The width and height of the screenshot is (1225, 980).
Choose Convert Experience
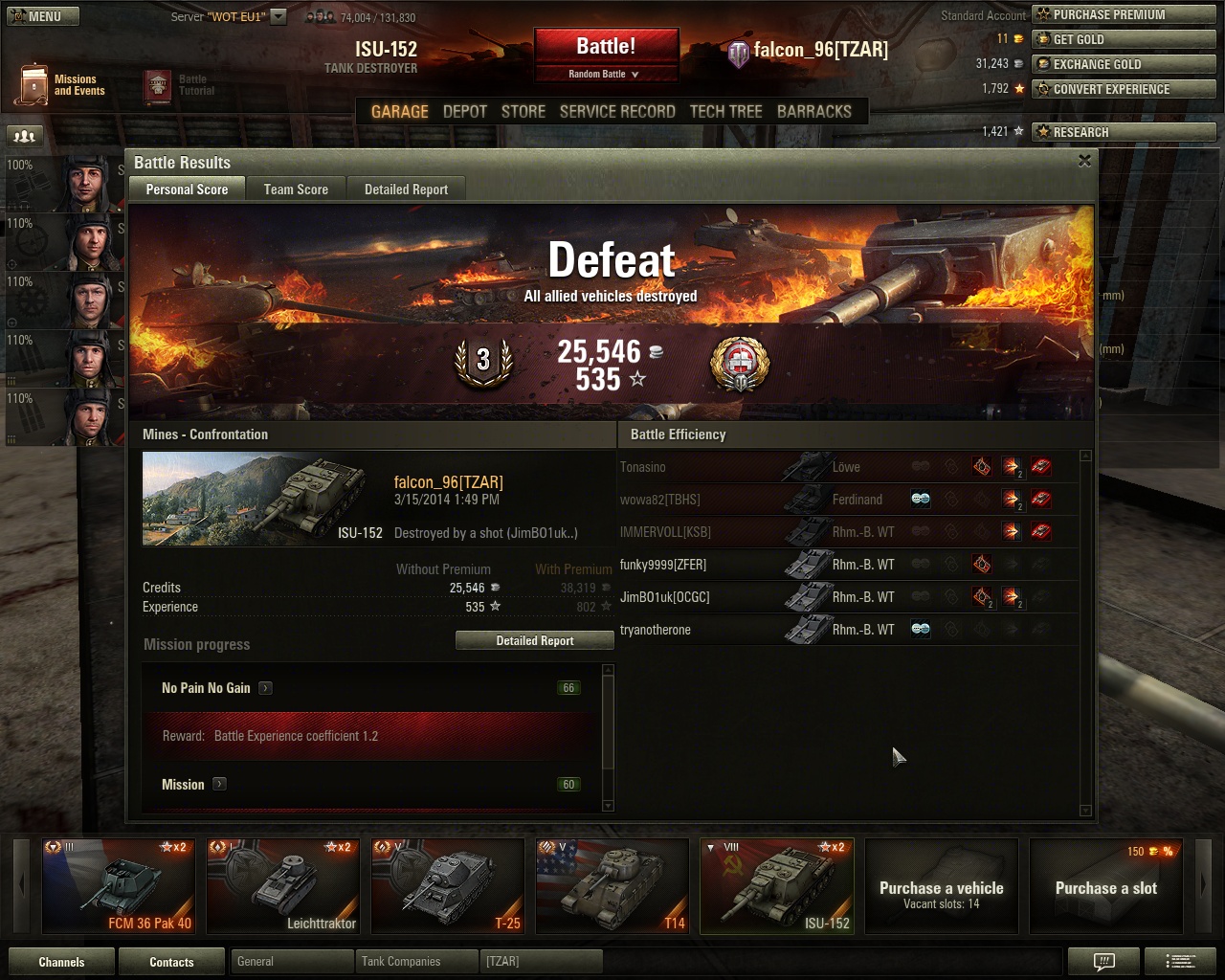pos(1124,89)
